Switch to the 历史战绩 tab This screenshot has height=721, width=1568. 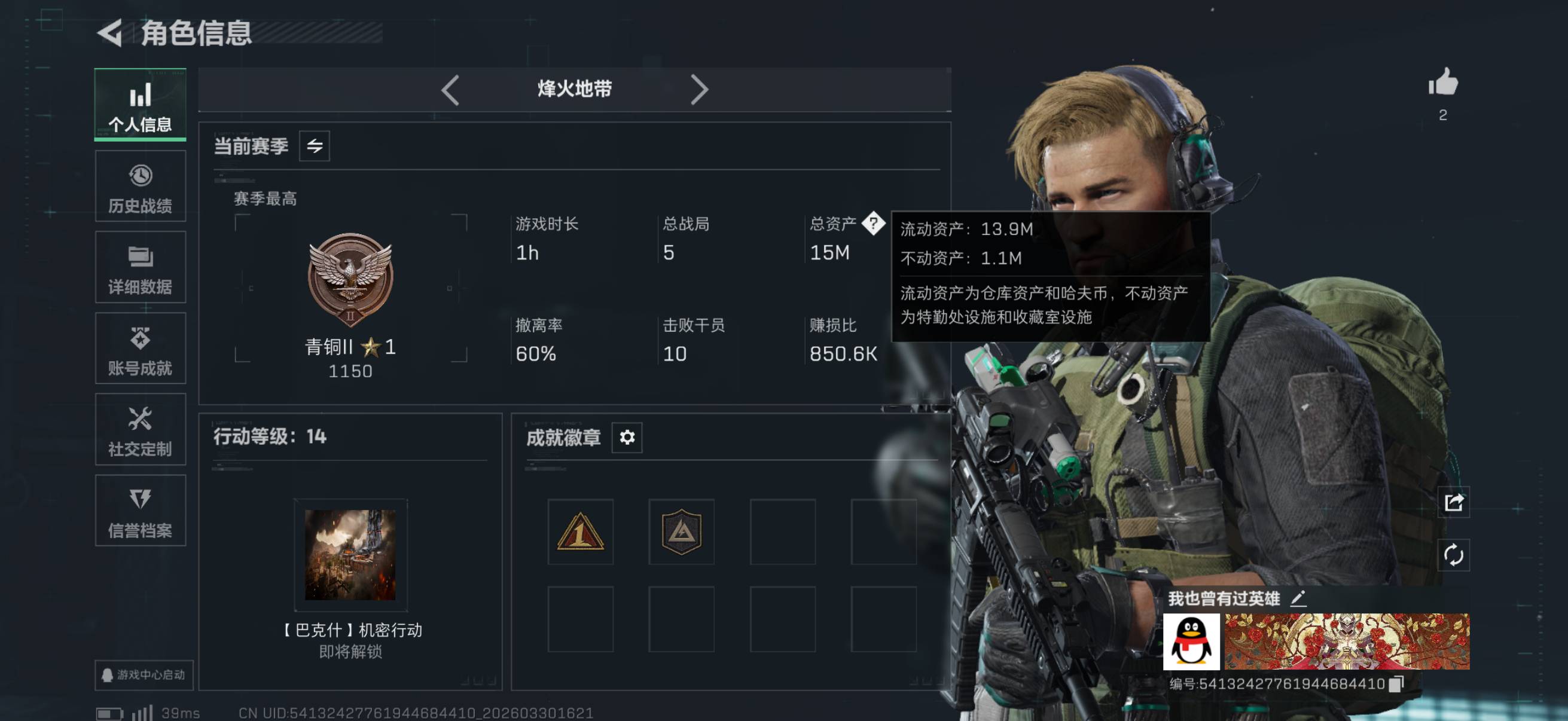[x=140, y=187]
